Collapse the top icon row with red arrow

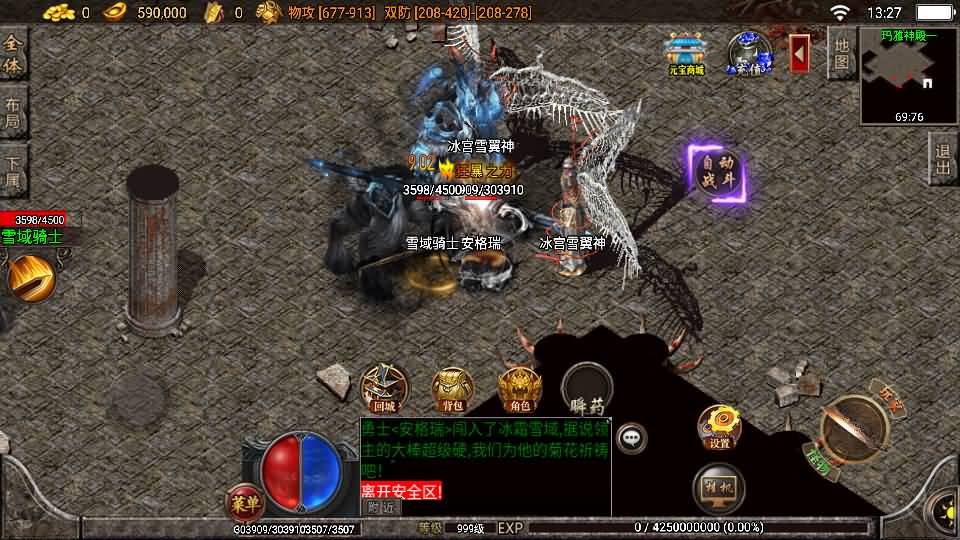point(800,53)
